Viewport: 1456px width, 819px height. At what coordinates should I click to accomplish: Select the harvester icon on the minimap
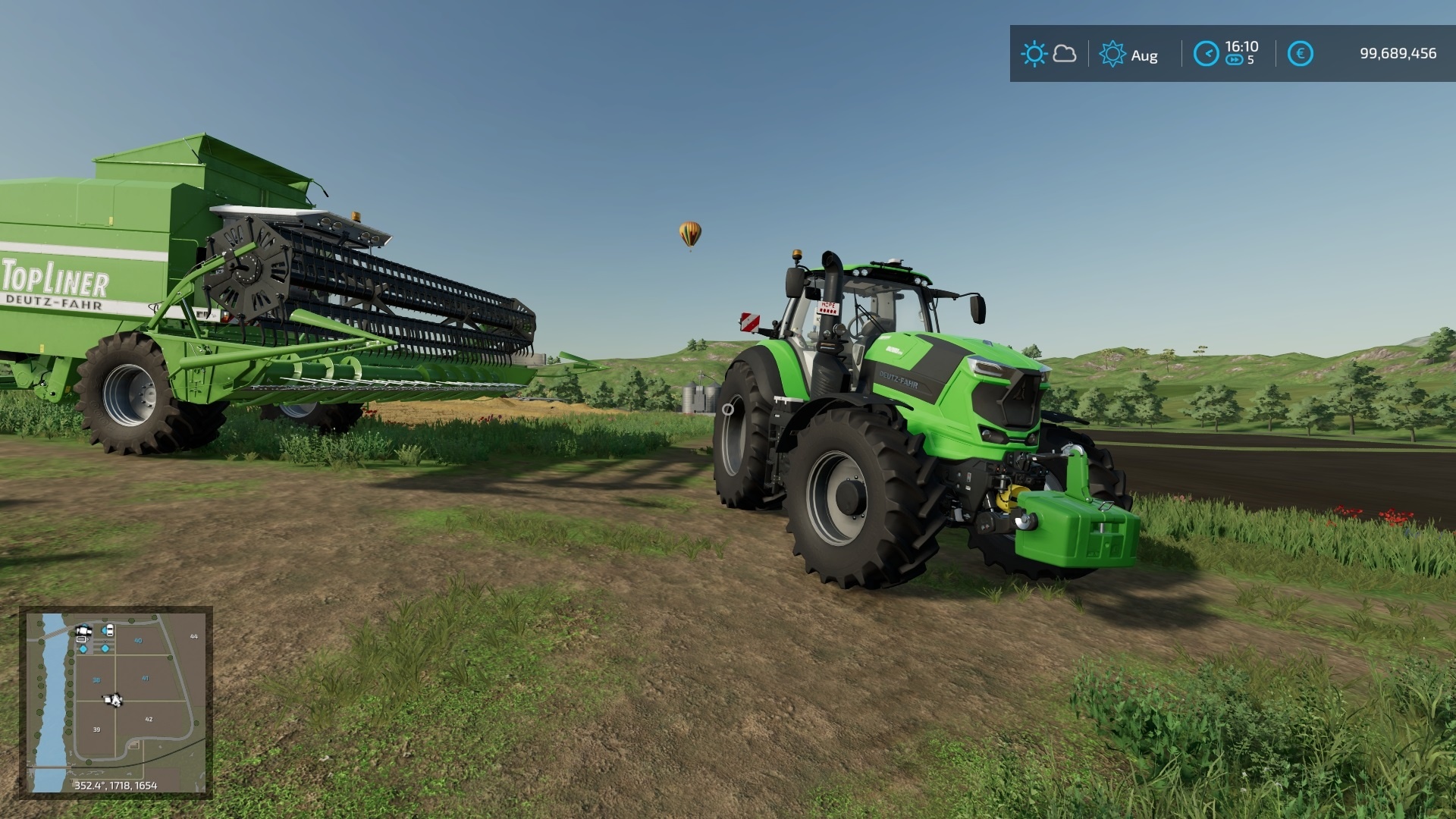click(x=83, y=631)
